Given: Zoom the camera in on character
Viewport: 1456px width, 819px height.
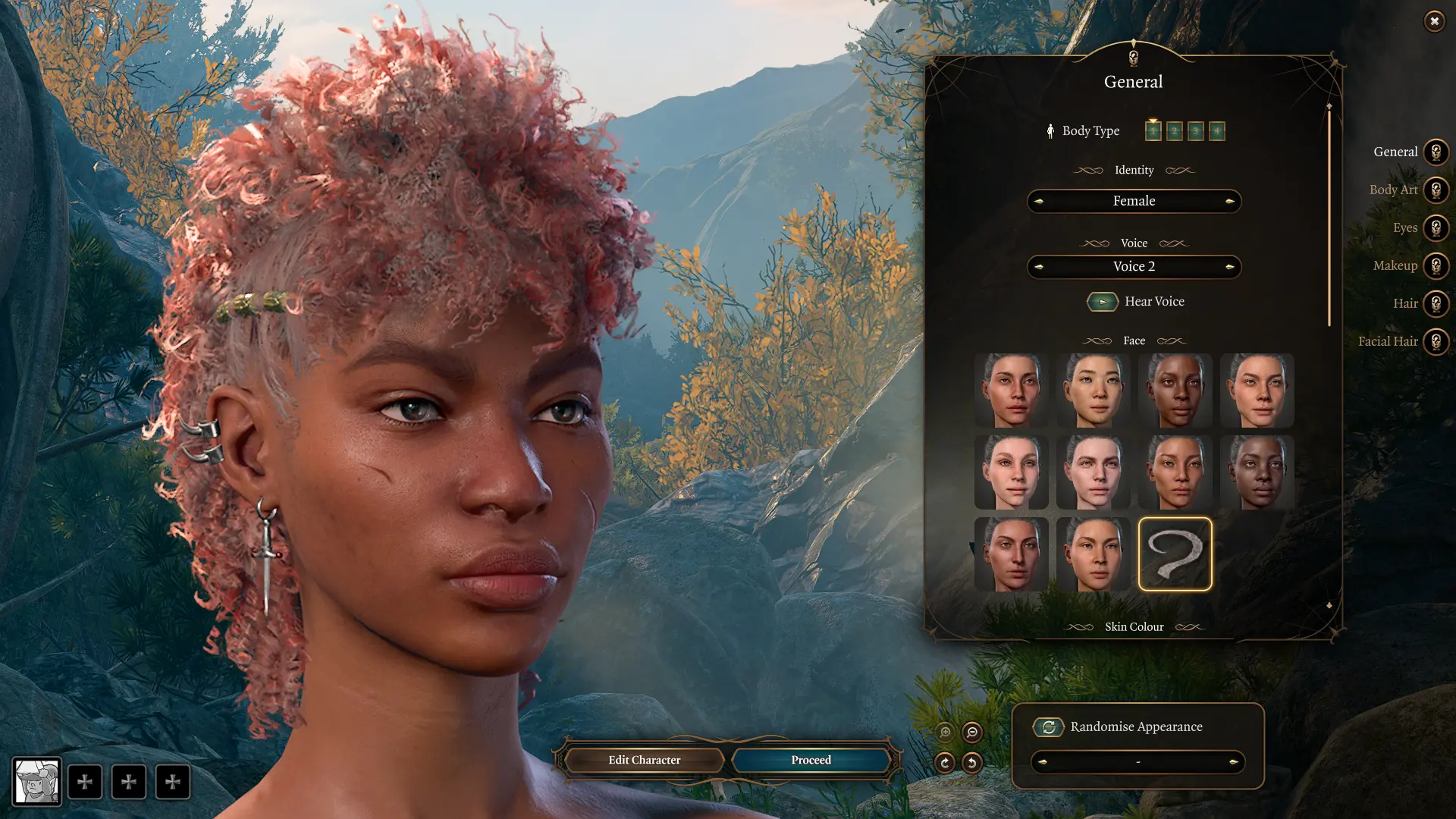Looking at the screenshot, I should pos(945,733).
